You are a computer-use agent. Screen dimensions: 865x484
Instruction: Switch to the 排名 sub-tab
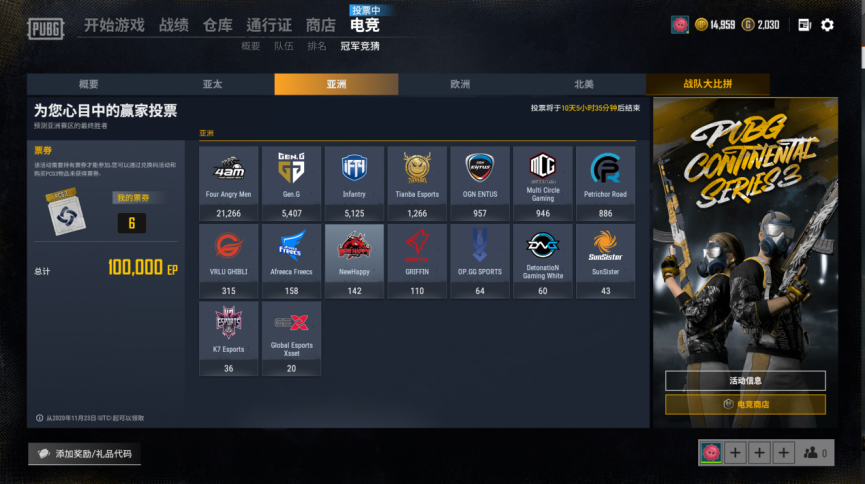[317, 46]
